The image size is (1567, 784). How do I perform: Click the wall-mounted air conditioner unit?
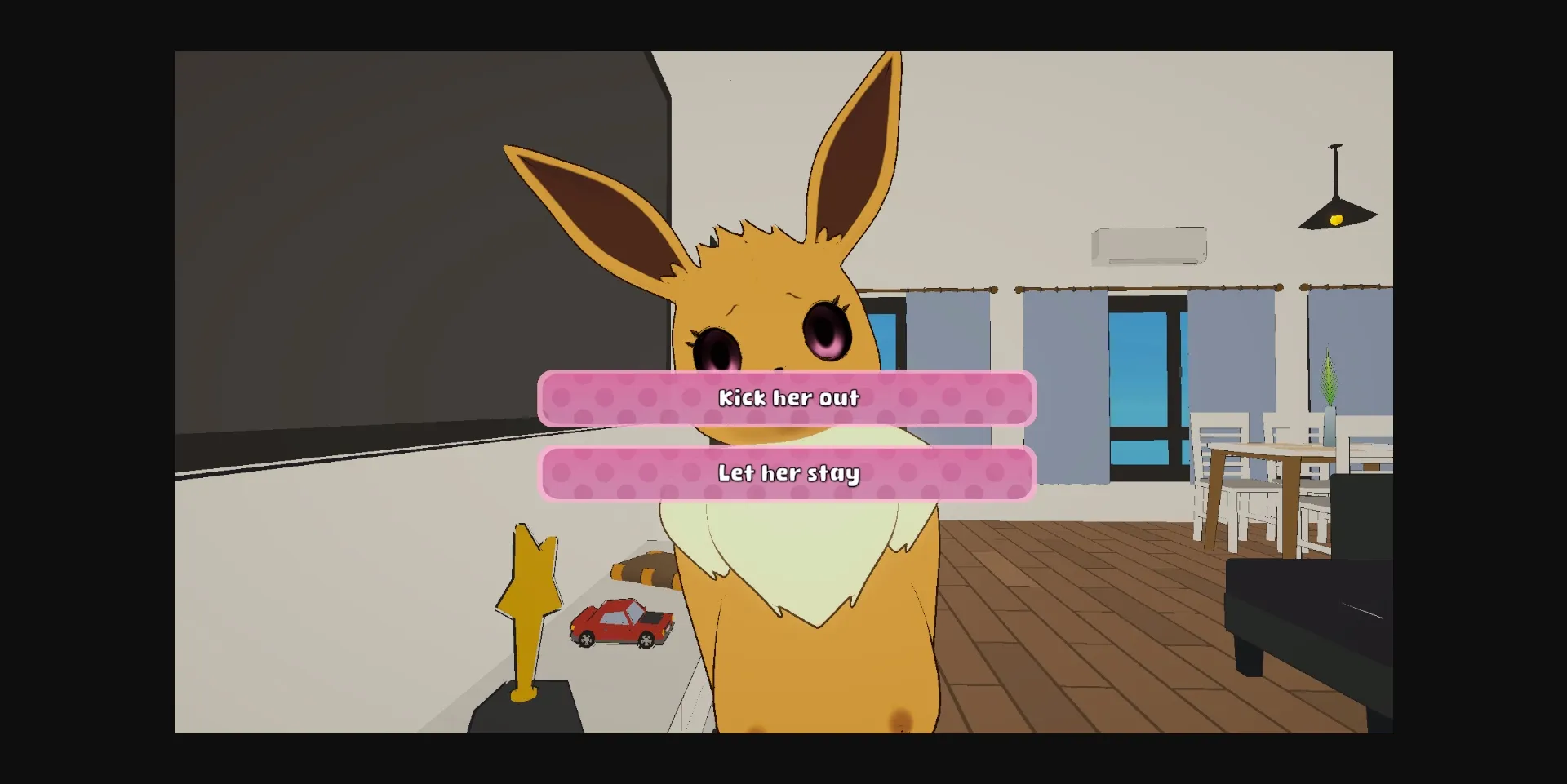pyautogui.click(x=1148, y=245)
